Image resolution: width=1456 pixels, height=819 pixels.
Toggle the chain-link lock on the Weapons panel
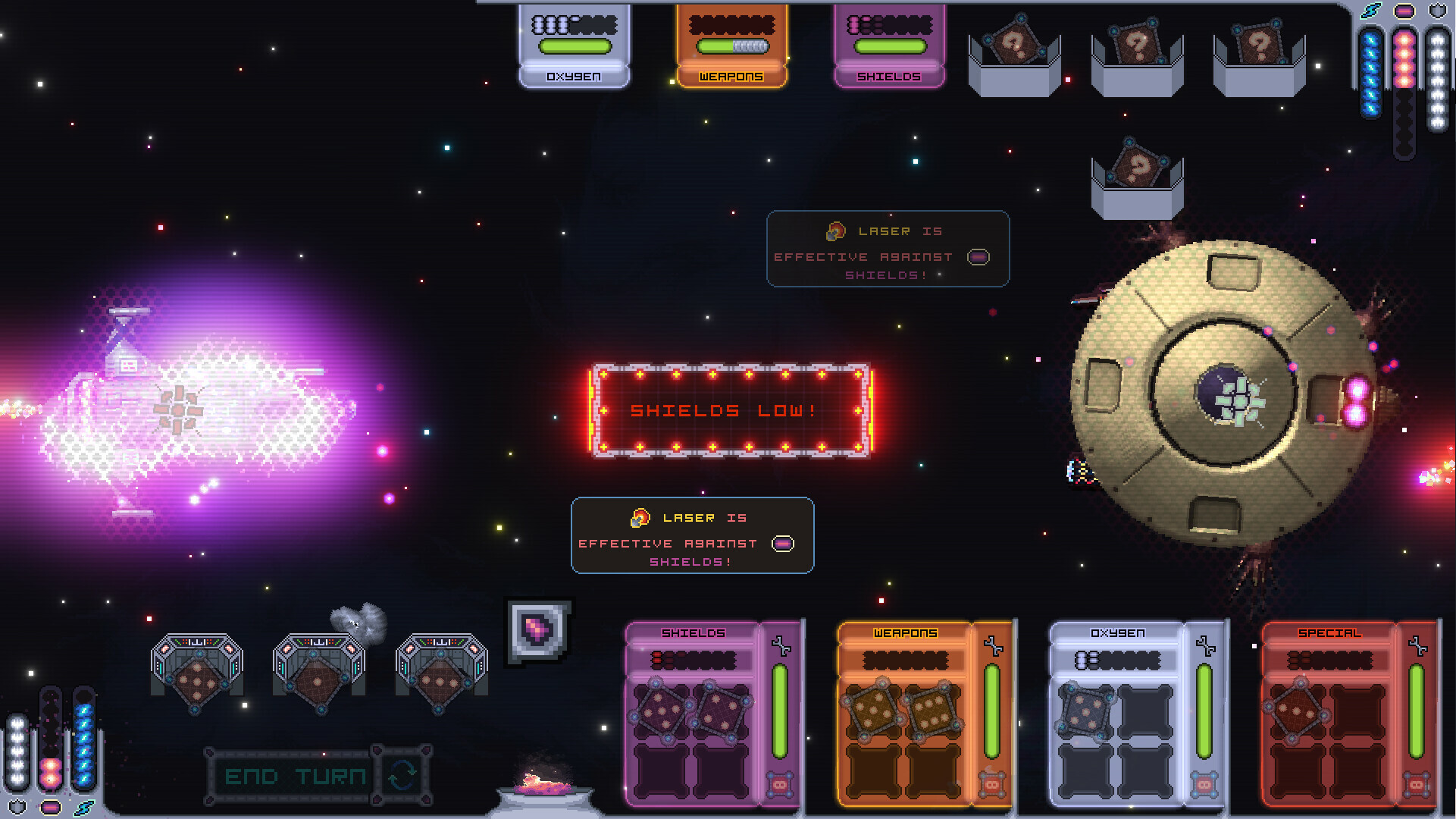pos(993,783)
